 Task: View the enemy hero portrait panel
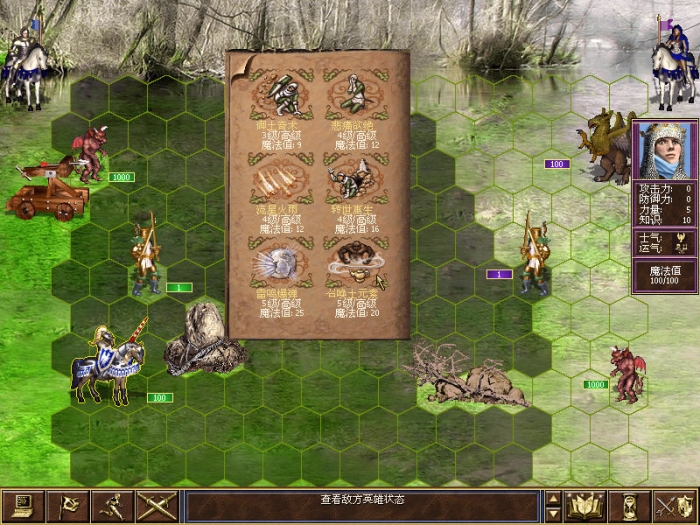click(x=664, y=150)
